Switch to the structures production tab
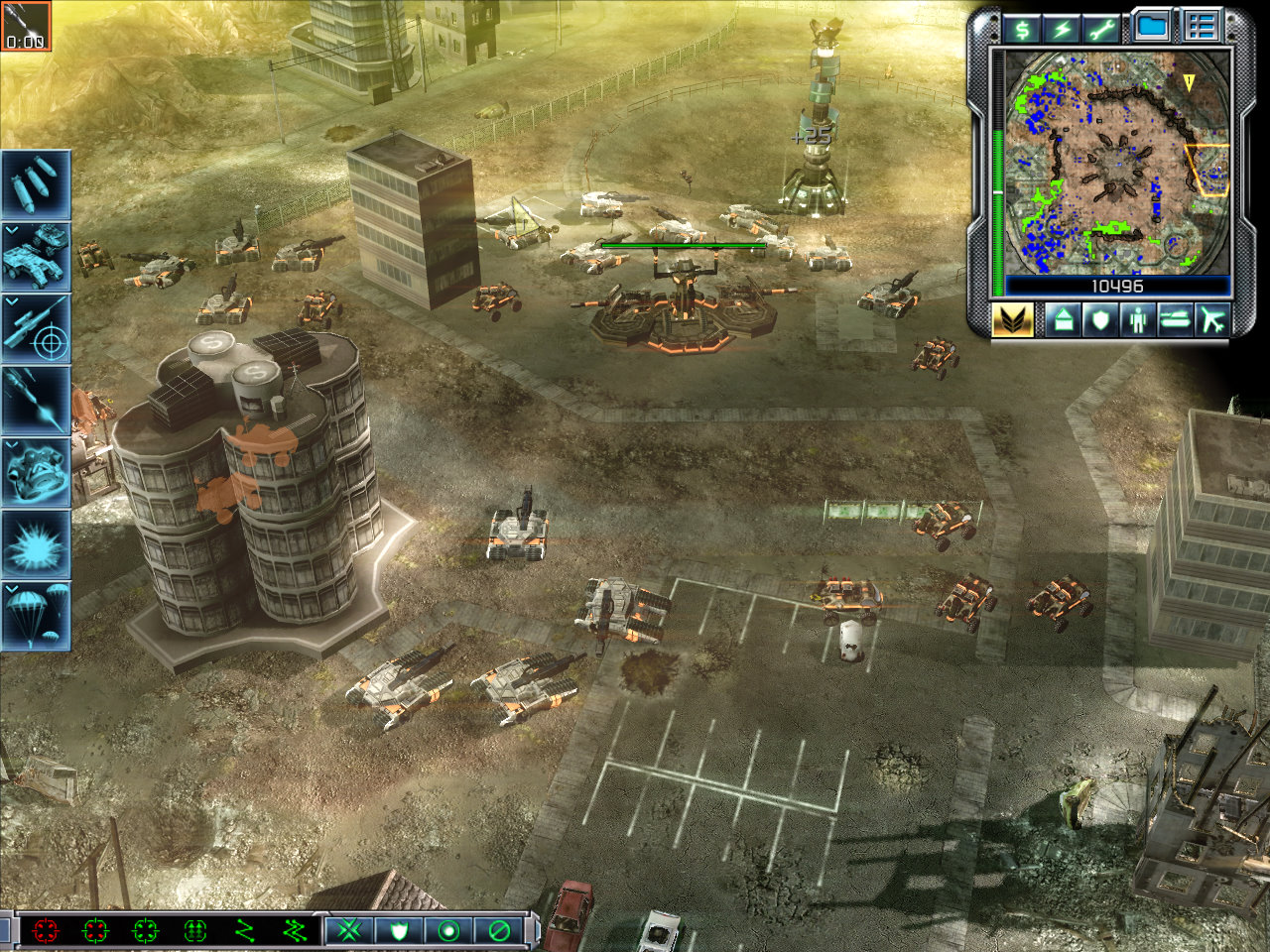Image resolution: width=1270 pixels, height=952 pixels. pyautogui.click(x=1062, y=319)
